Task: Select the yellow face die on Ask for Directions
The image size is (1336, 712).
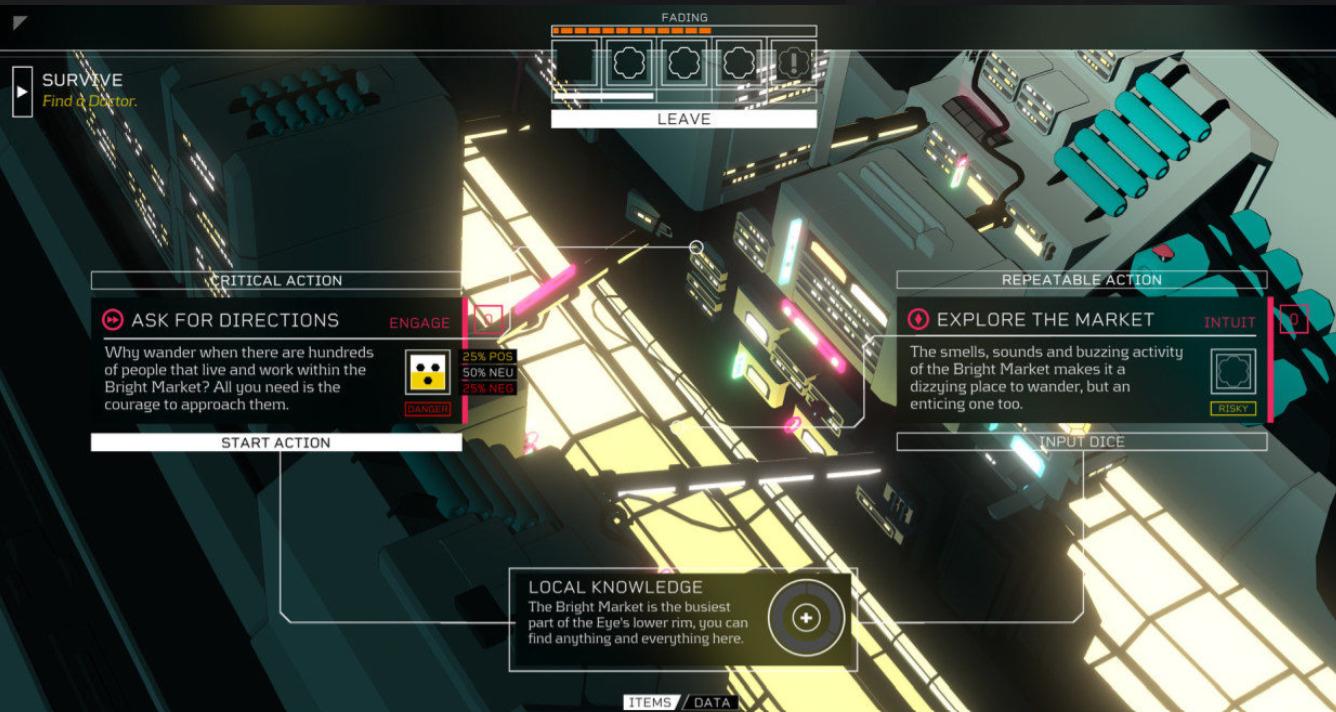Action: (x=428, y=372)
